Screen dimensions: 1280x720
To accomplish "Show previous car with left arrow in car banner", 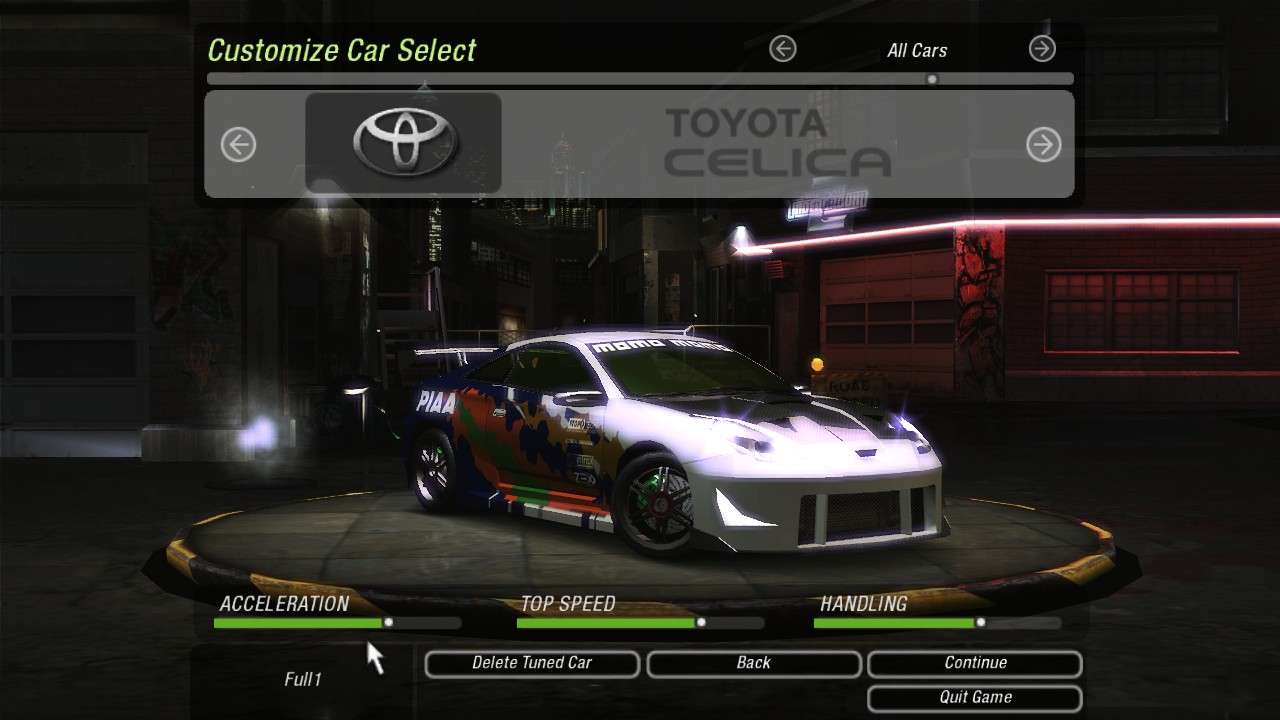I will pyautogui.click(x=238, y=145).
